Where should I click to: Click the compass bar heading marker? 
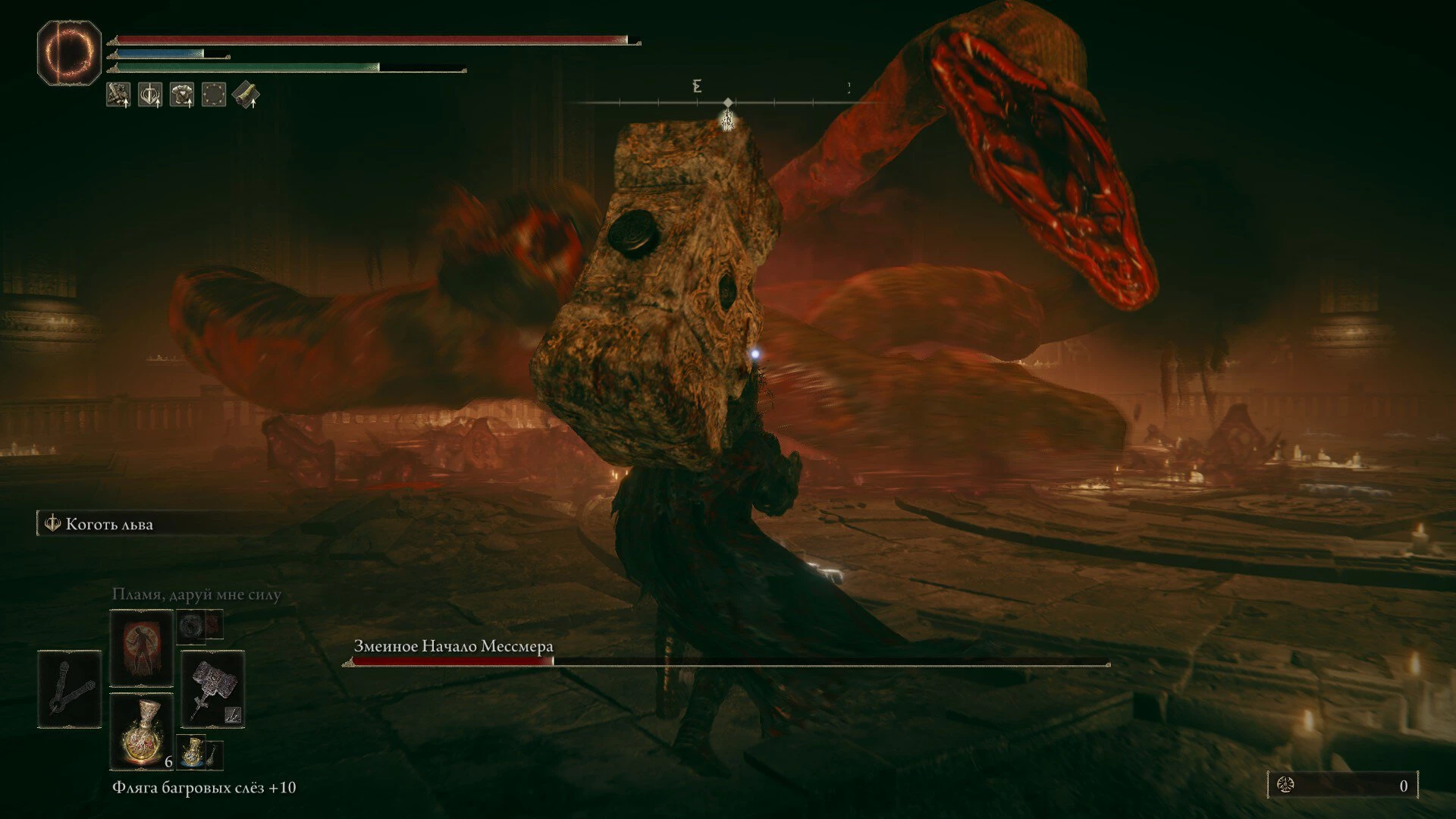tap(728, 103)
